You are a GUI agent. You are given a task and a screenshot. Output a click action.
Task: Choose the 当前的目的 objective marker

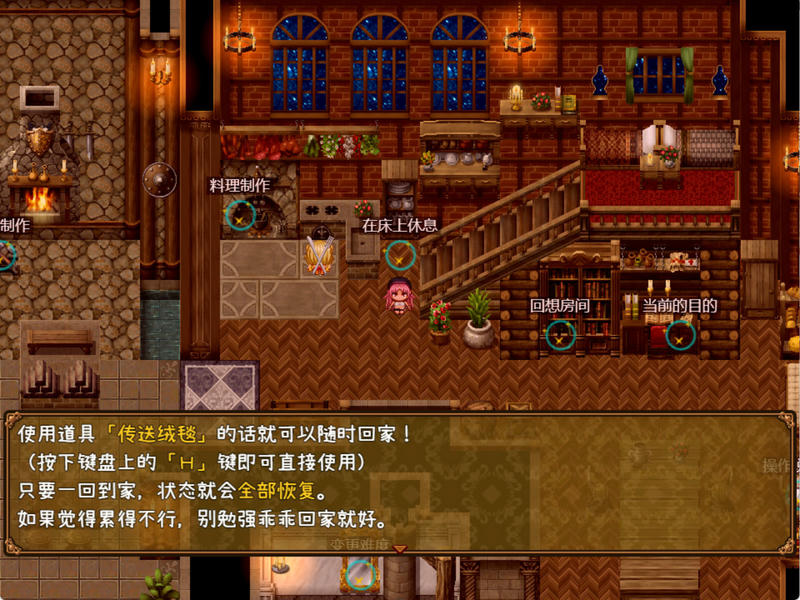(680, 335)
